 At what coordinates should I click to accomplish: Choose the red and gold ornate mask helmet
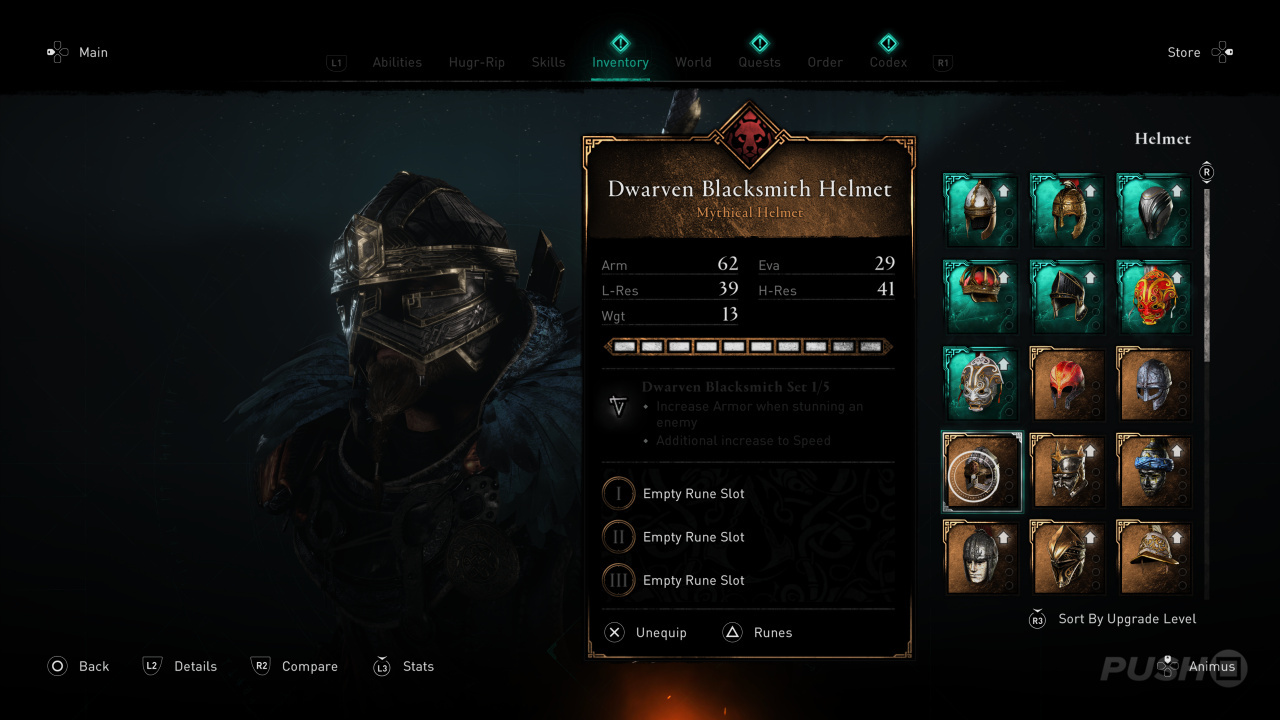(x=1154, y=297)
